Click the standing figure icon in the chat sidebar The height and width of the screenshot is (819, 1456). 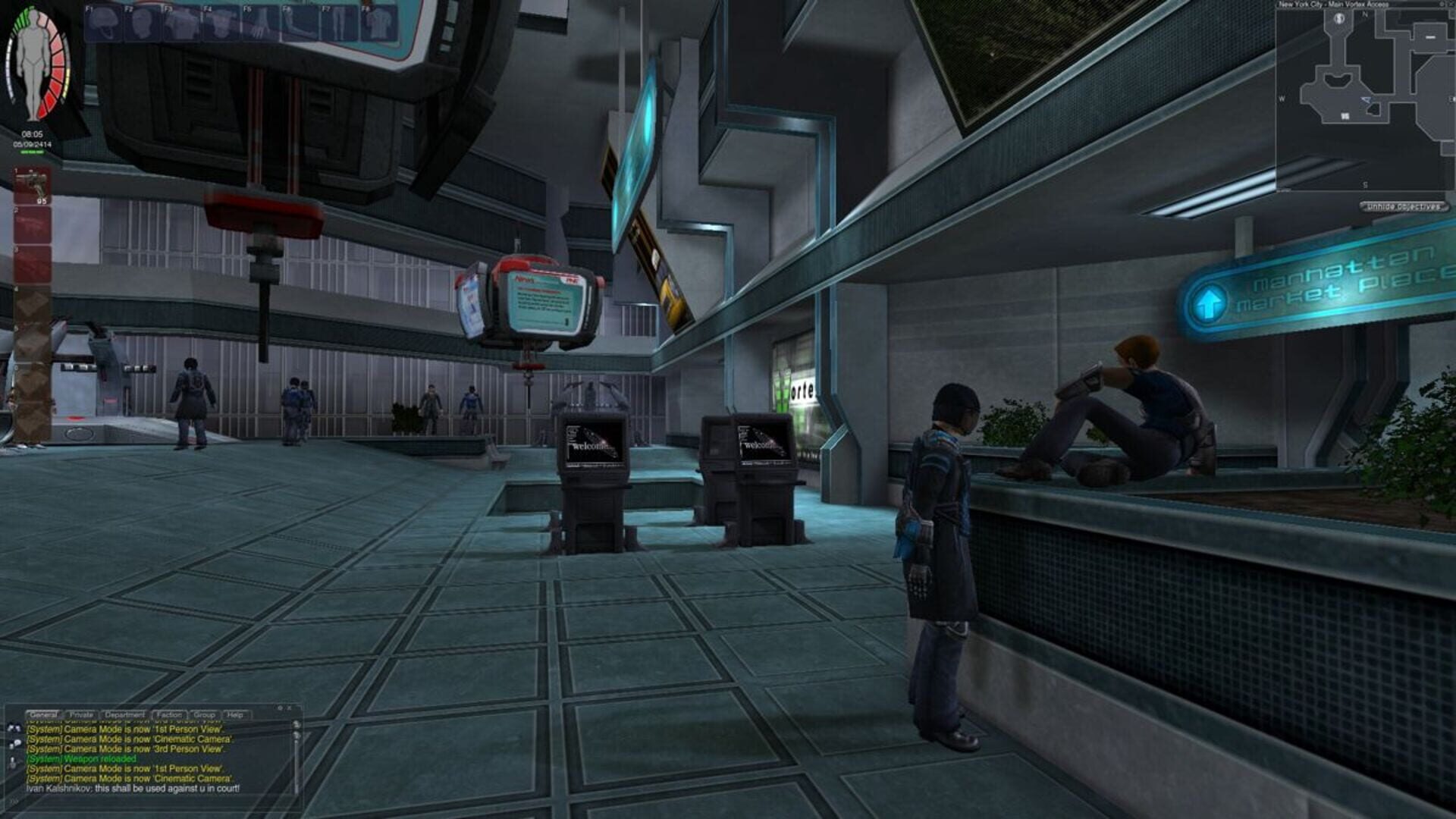click(13, 761)
